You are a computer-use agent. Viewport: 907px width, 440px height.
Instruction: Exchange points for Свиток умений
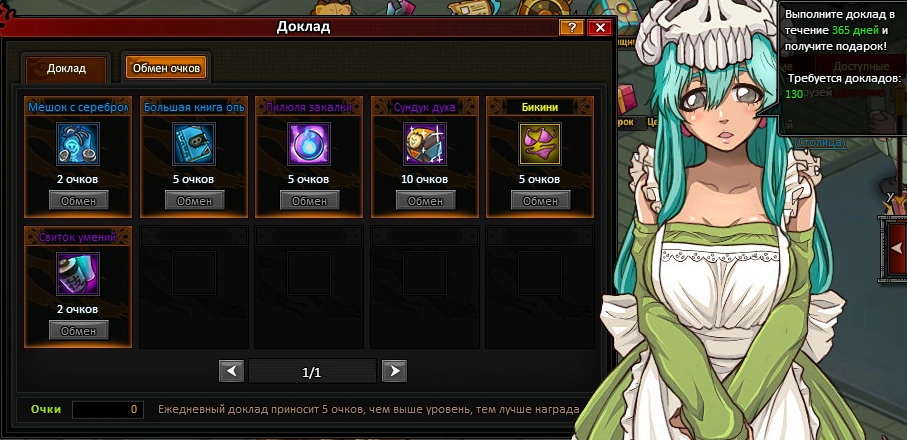[78, 331]
